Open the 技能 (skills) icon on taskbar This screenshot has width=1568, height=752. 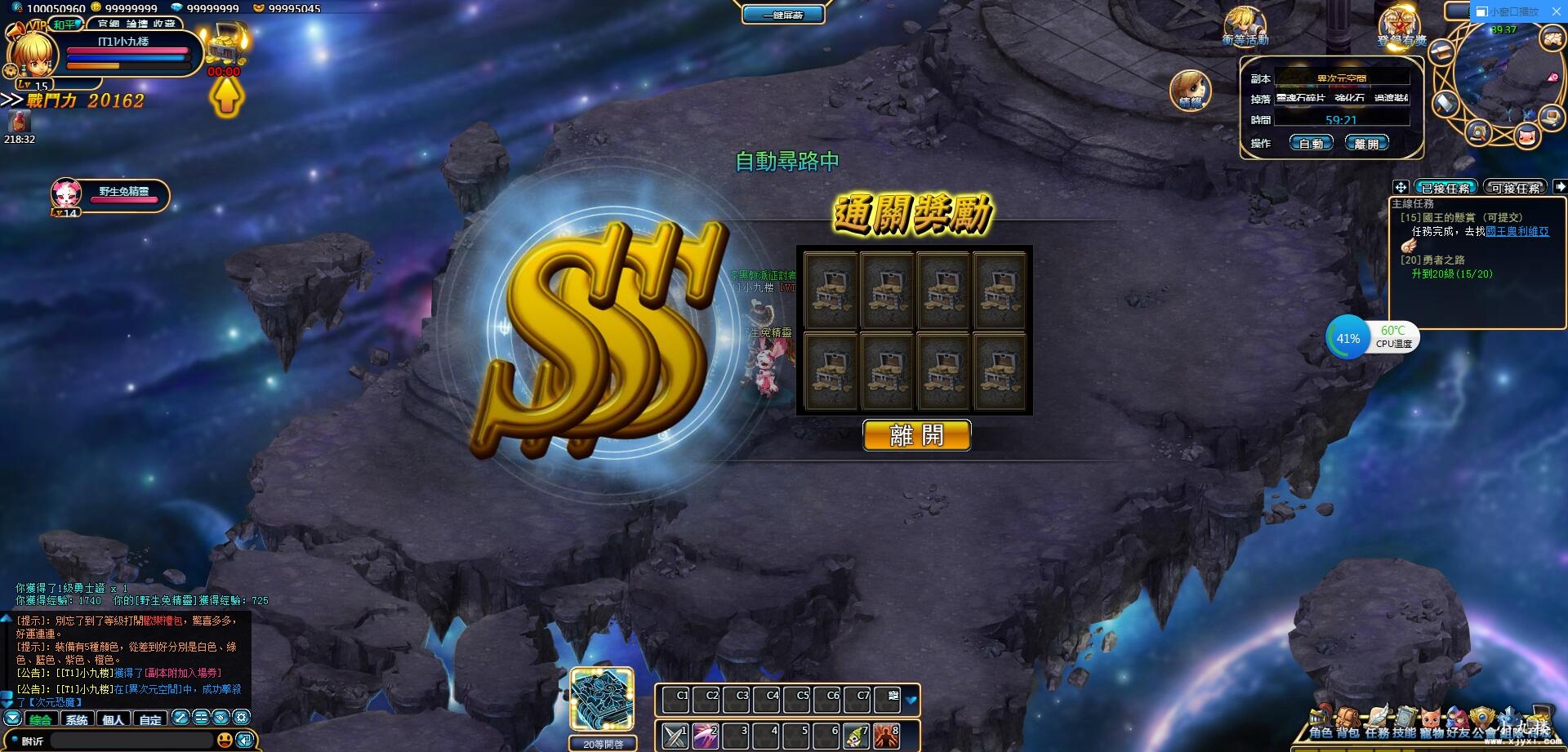[1405, 717]
